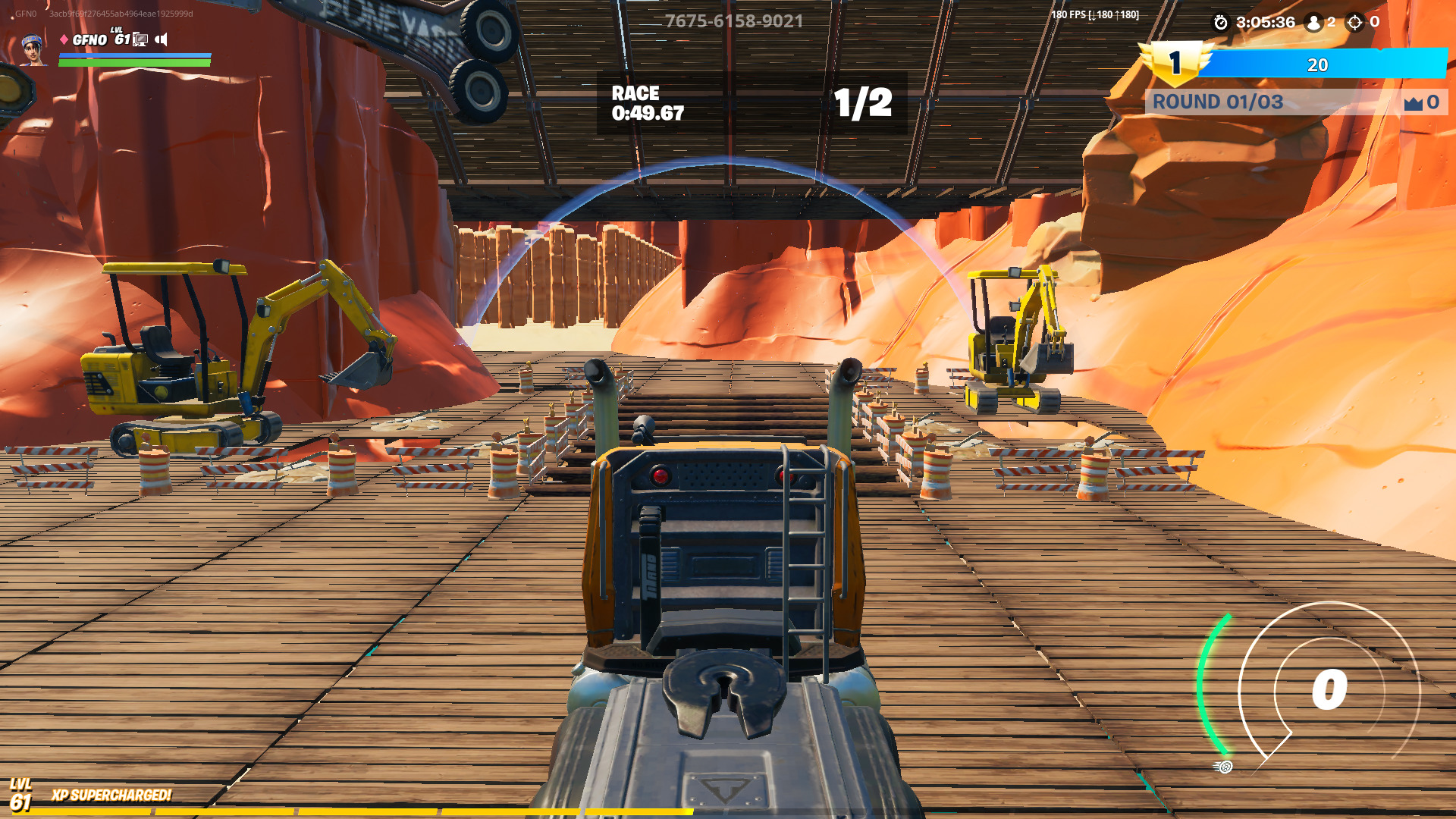Image resolution: width=1456 pixels, height=819 pixels.
Task: Select the crown wins icon
Action: [x=1413, y=103]
